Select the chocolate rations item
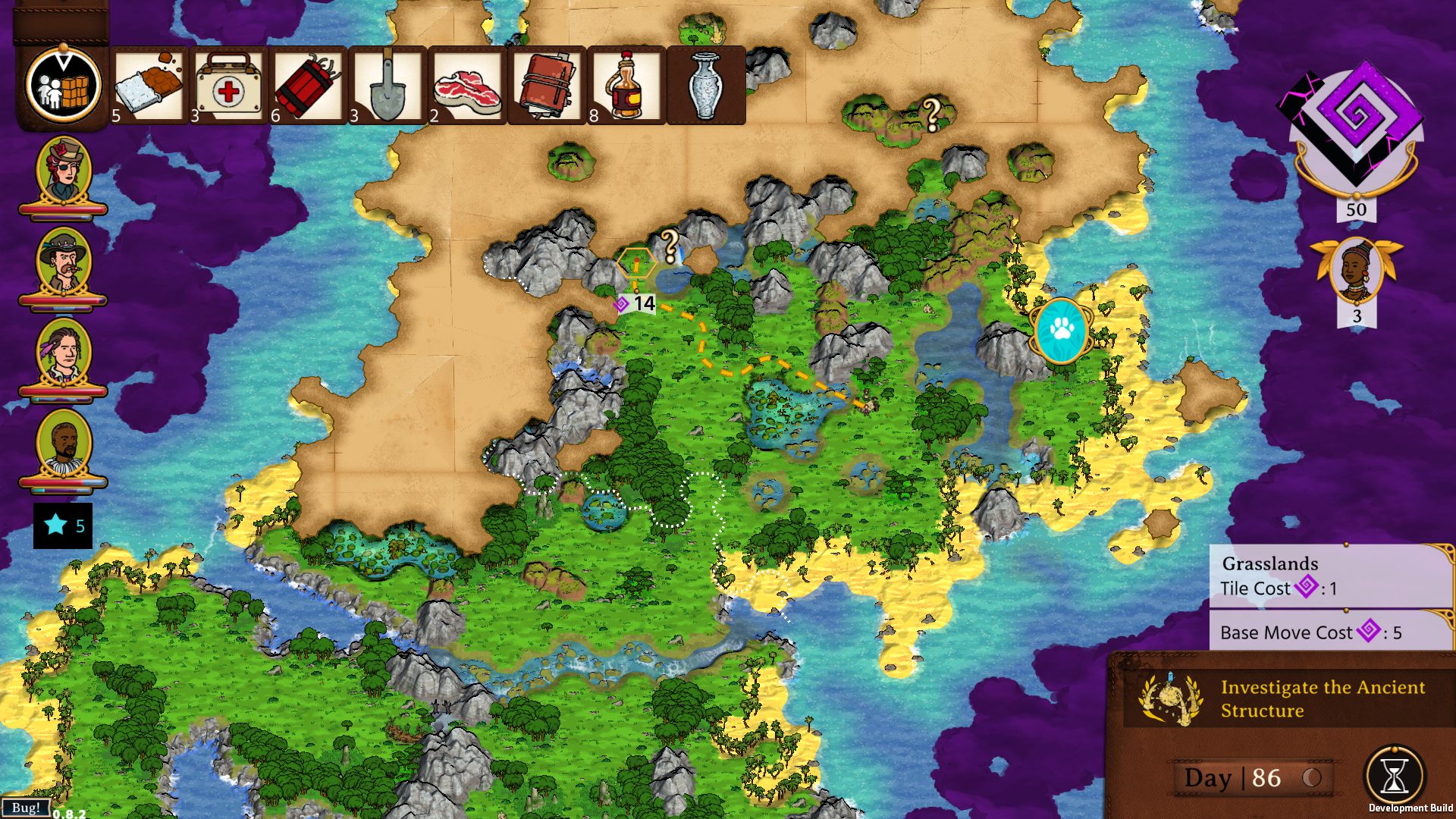The width and height of the screenshot is (1456, 819). click(149, 83)
